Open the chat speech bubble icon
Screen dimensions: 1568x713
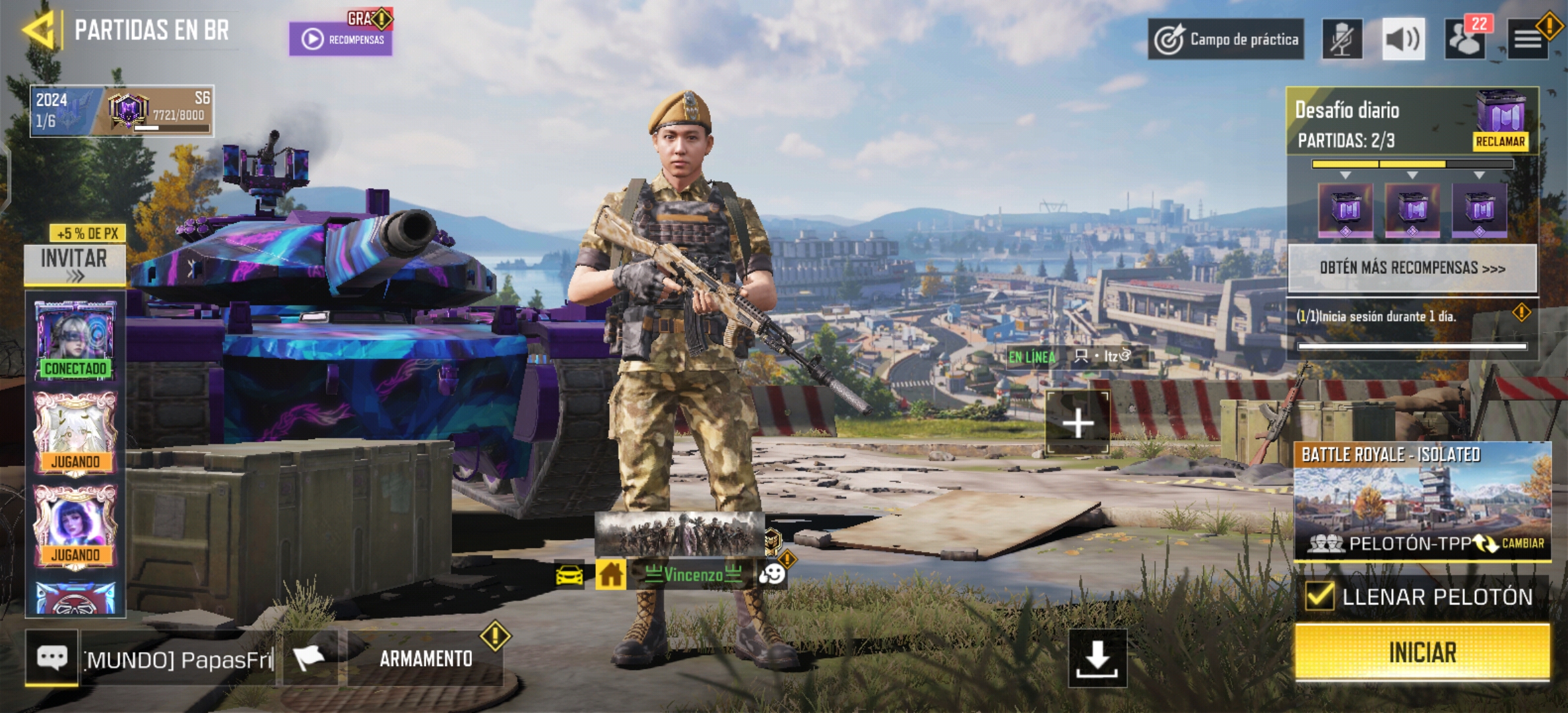52,658
